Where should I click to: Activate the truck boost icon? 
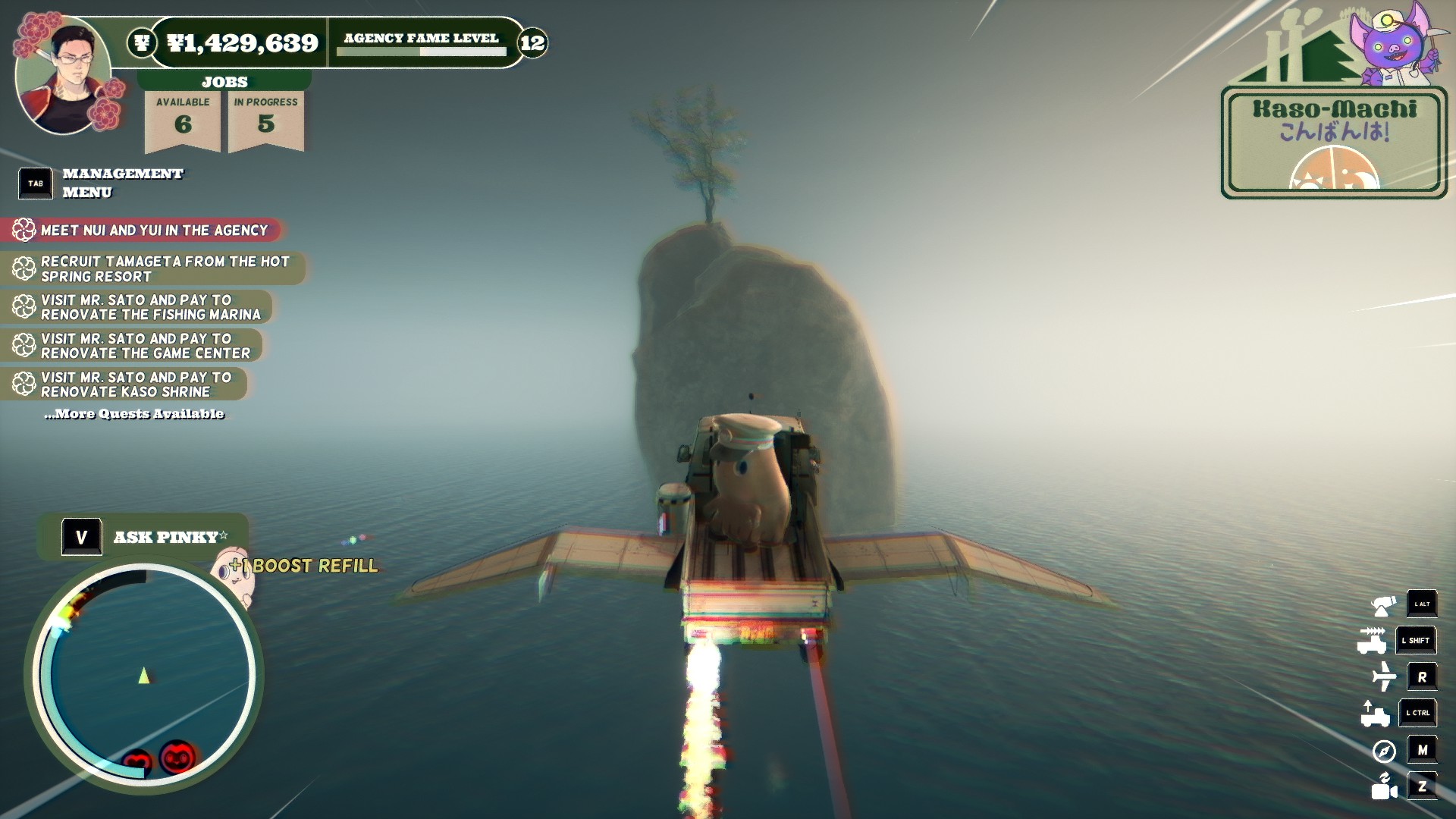[x=1373, y=641]
